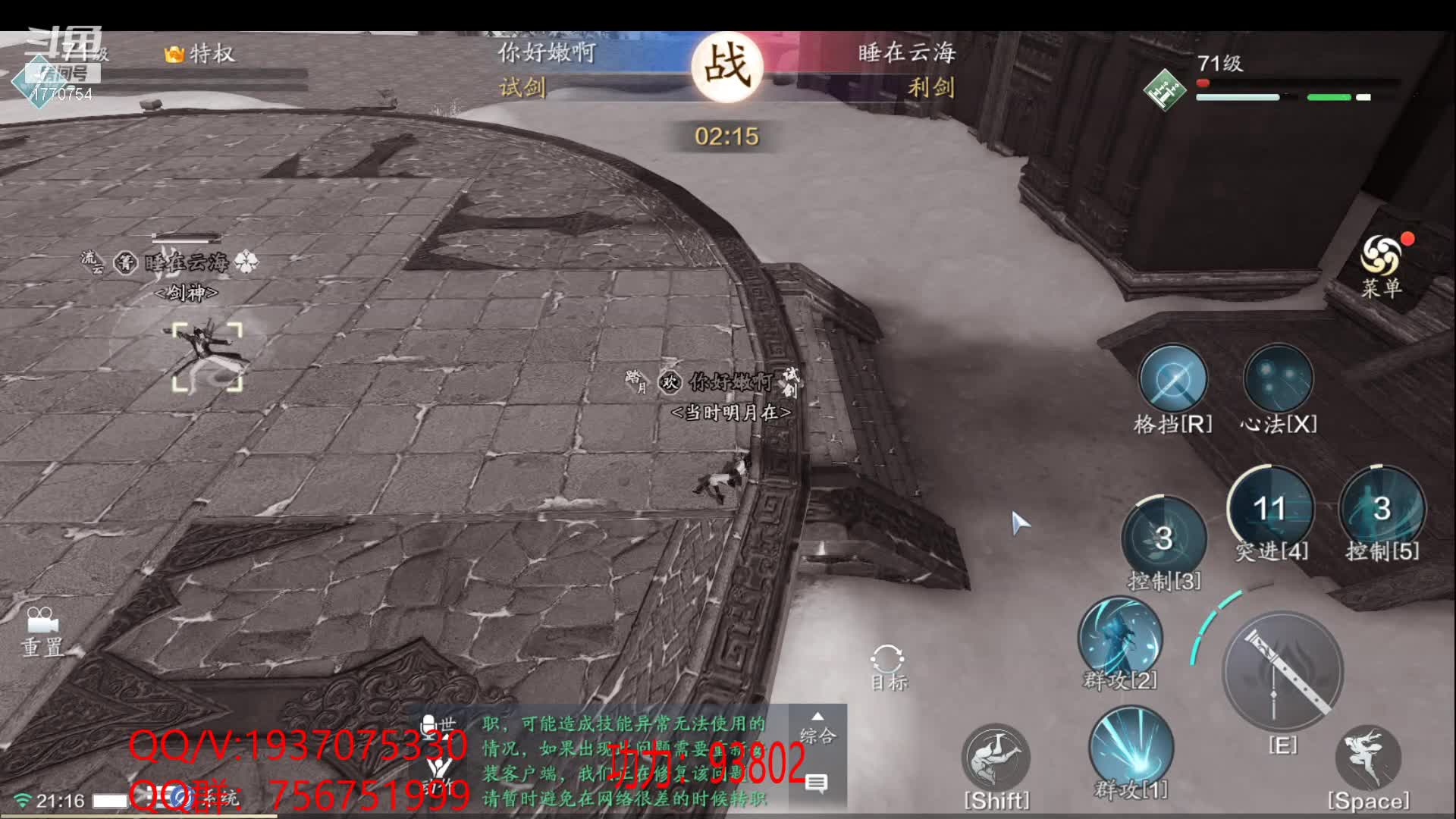Trigger the 控制[3] skill

point(1163,537)
